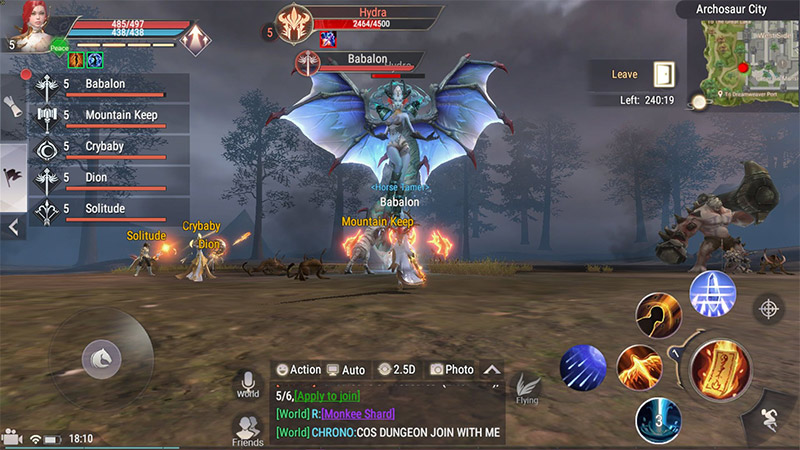Use the main golden talisman attack skill
Screen dimensions: 800x450
pos(721,370)
